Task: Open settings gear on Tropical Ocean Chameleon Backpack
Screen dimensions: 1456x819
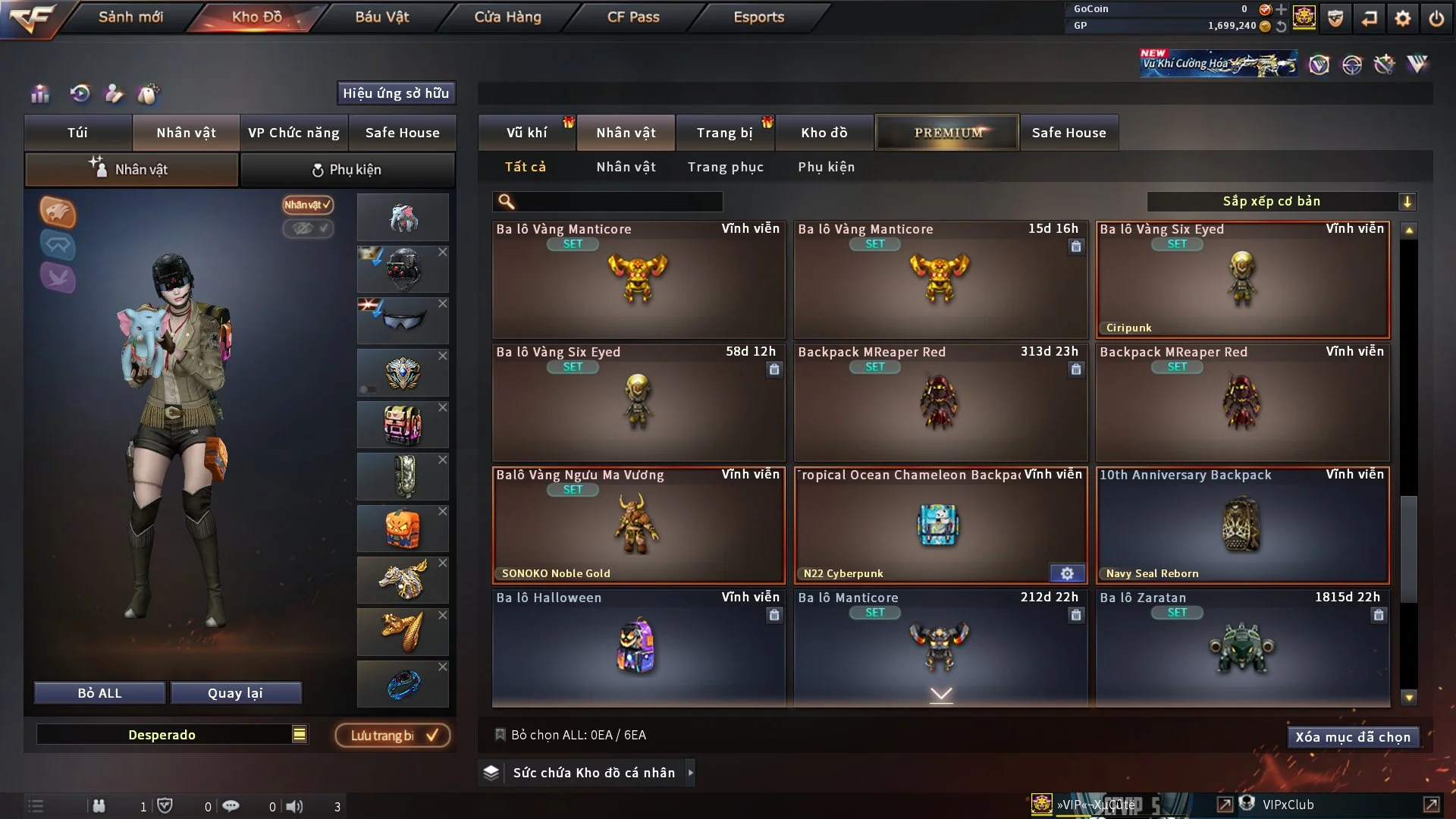Action: coord(1067,573)
